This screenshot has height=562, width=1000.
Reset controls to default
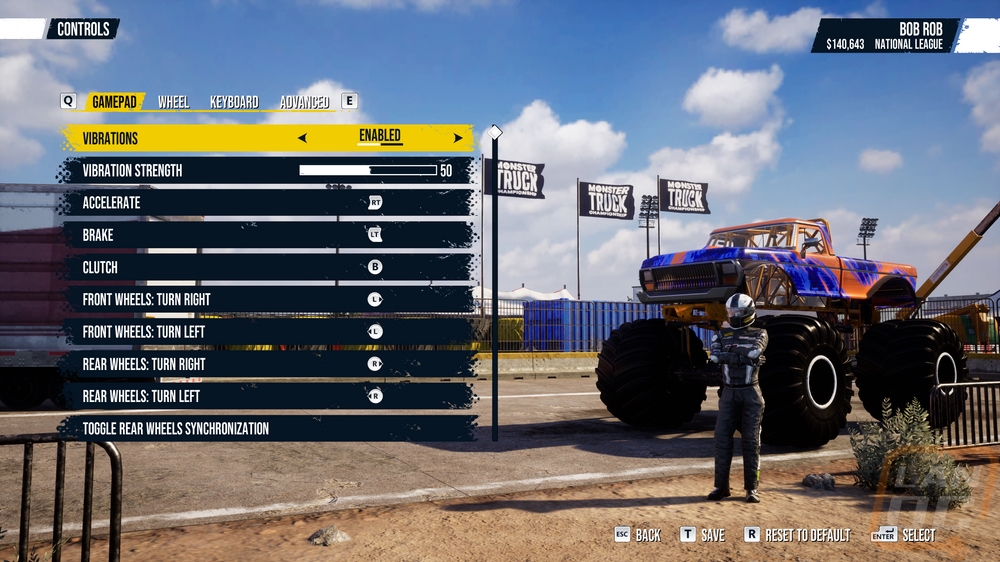click(x=798, y=535)
